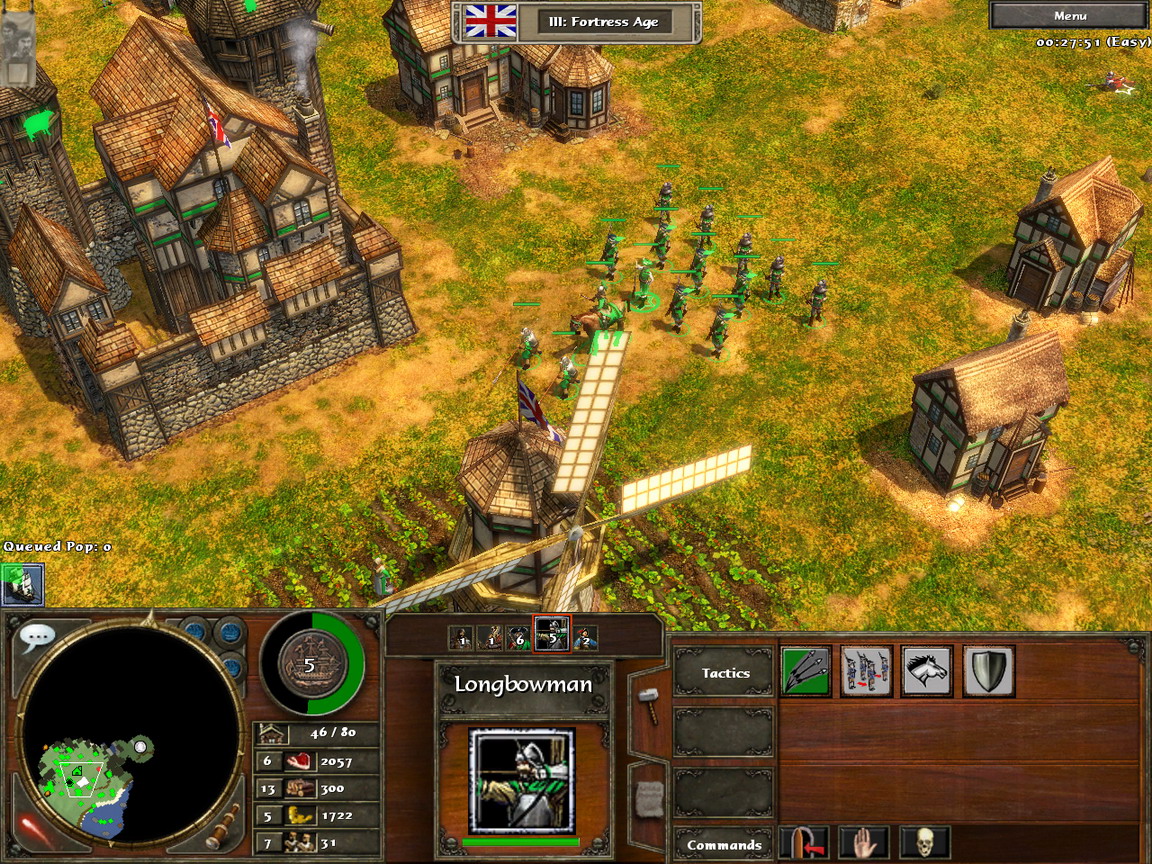Open the Menu button
The image size is (1152, 864).
(1069, 16)
